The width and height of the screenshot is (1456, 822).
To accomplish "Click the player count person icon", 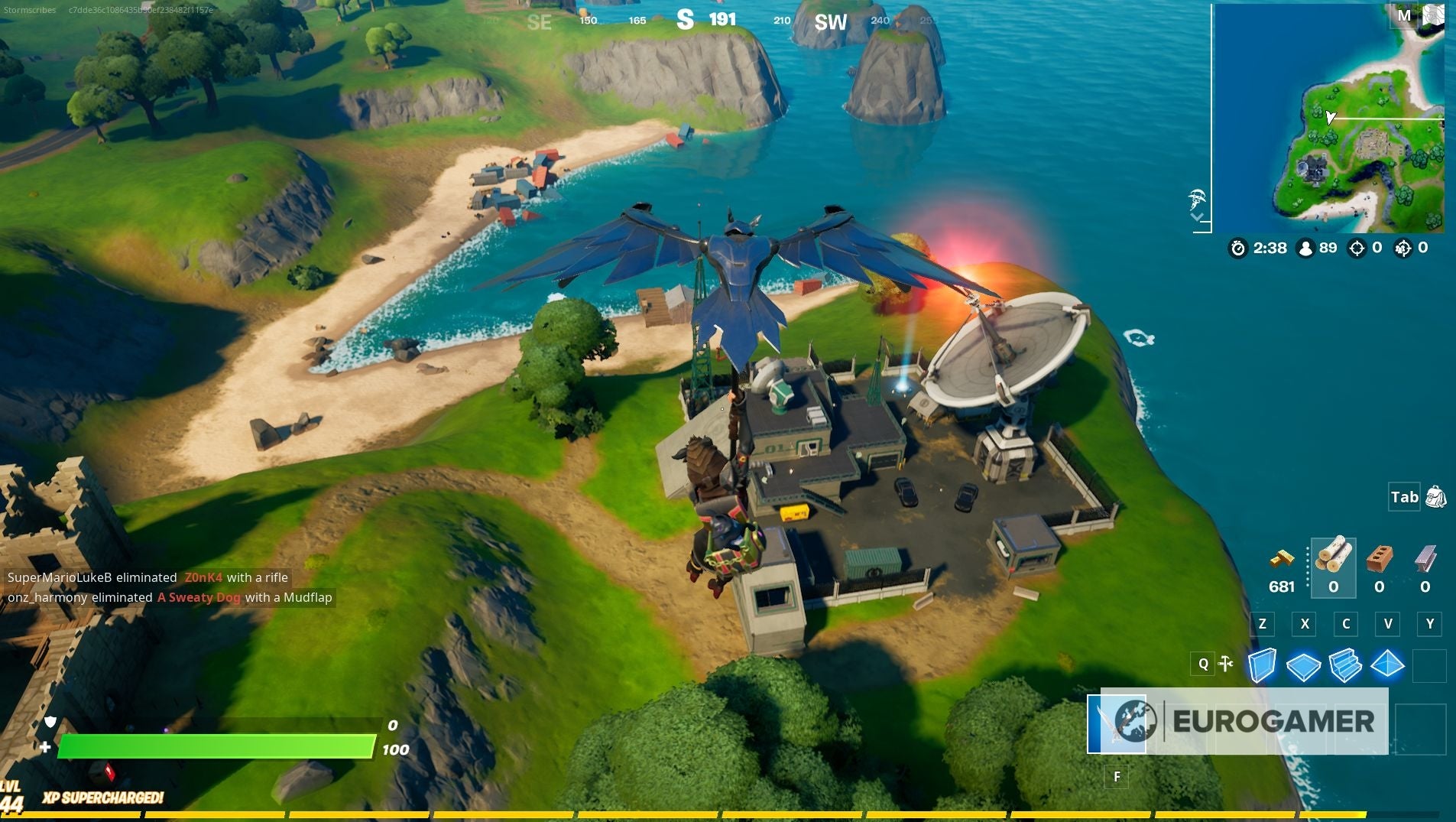I will click(x=1305, y=248).
